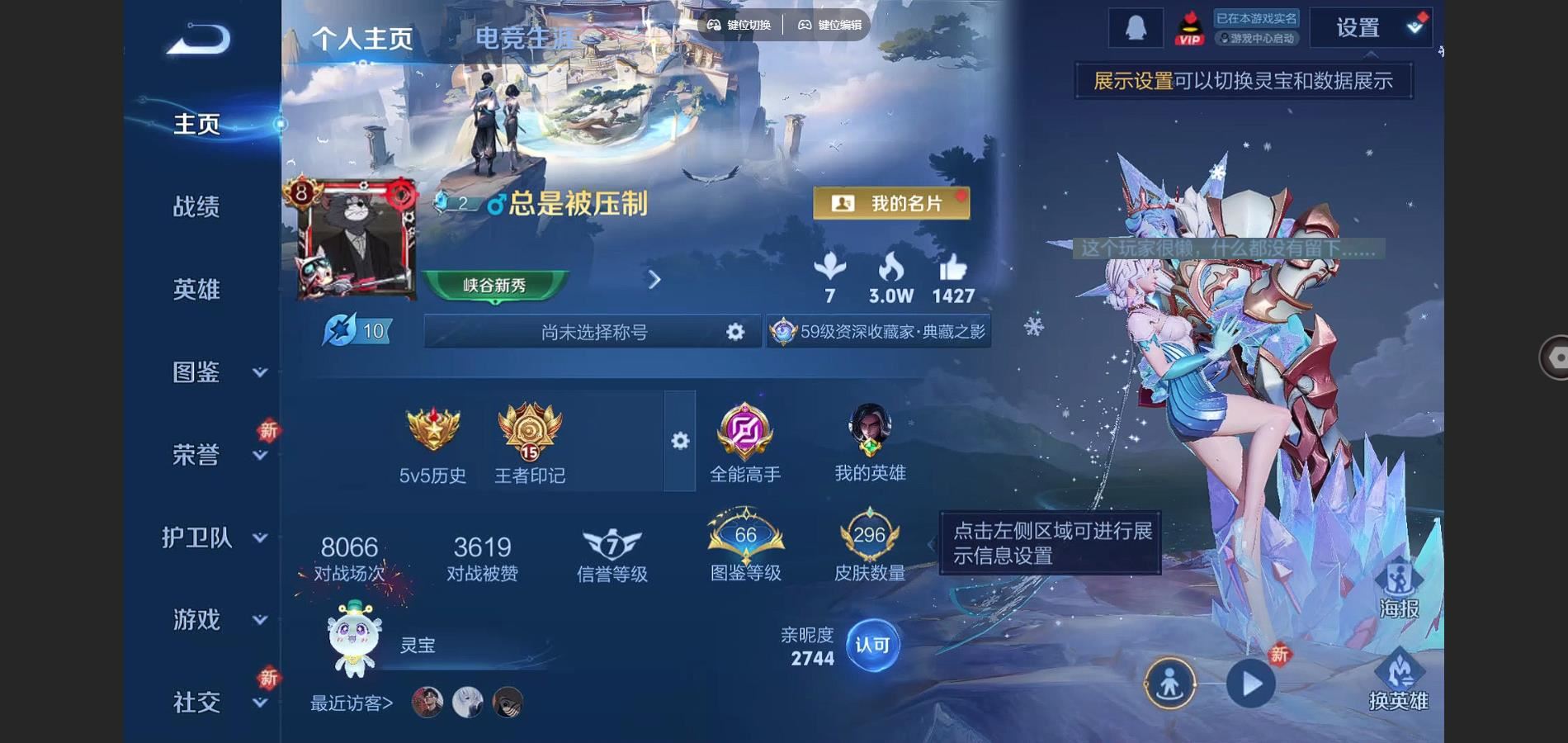Play the hero showcase animation

coord(1251,684)
